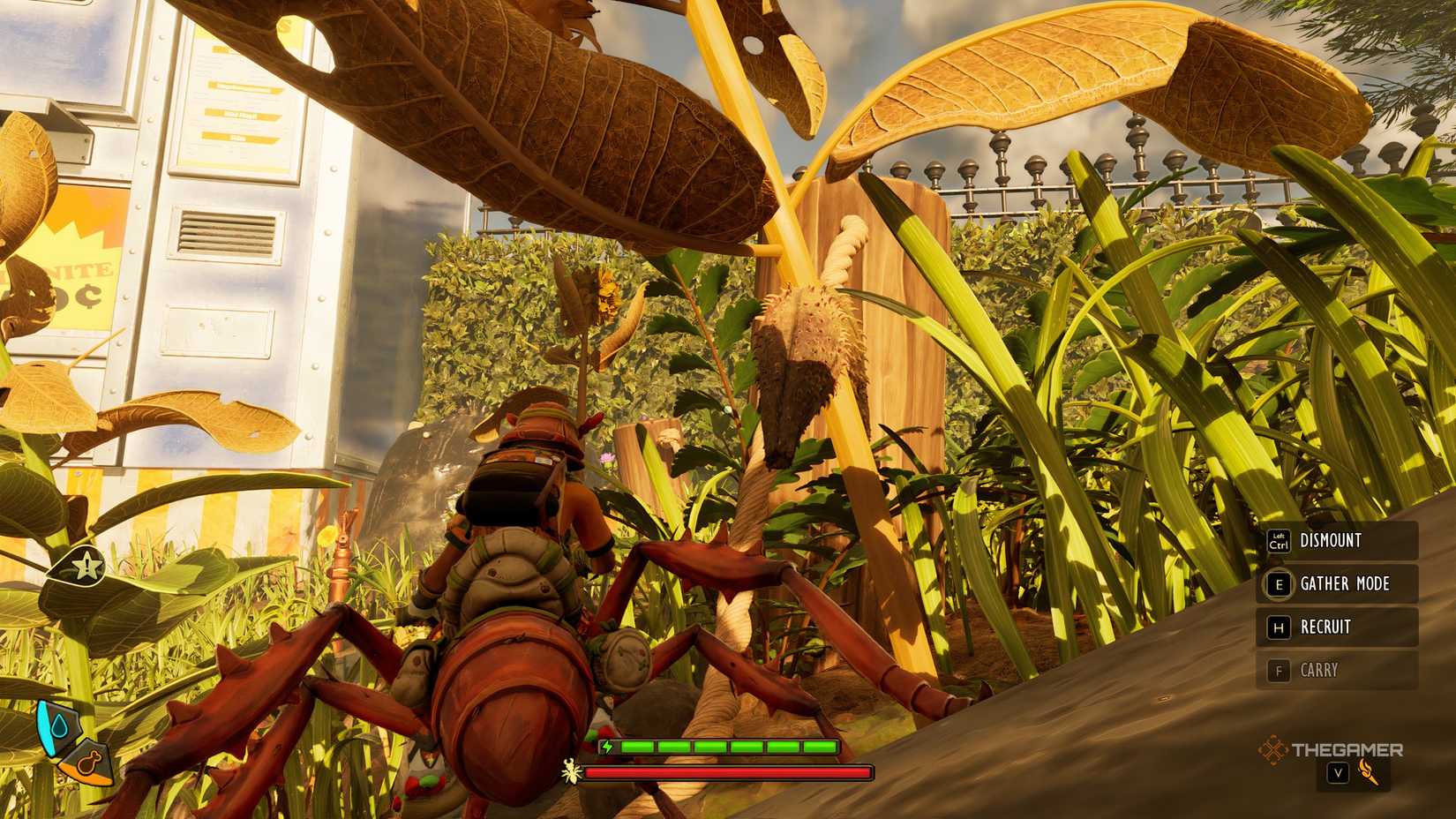Click the H key icon on Recruit
The height and width of the screenshot is (819, 1456).
click(1279, 627)
